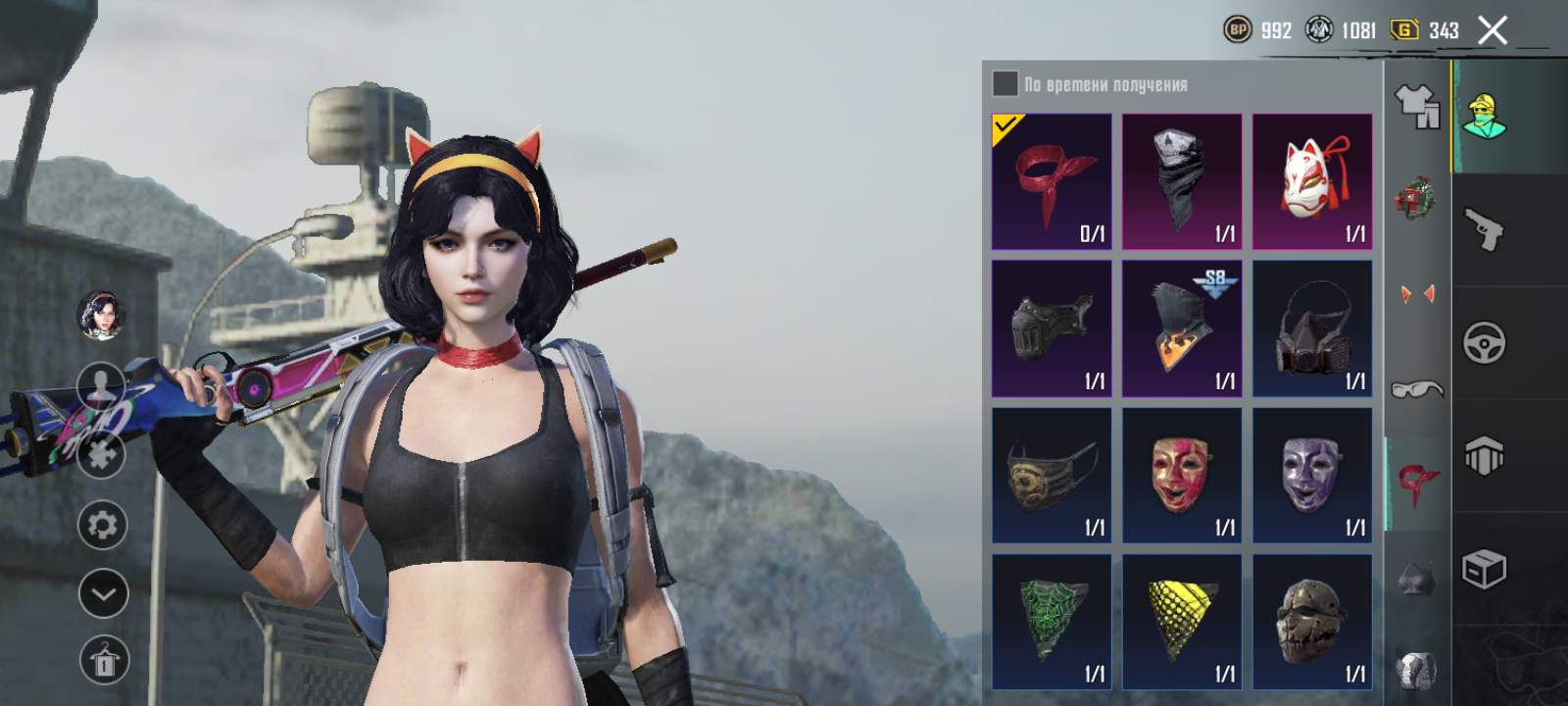Click the character portrait avatar icon
Viewport: 1568px width, 706px height.
tap(101, 315)
